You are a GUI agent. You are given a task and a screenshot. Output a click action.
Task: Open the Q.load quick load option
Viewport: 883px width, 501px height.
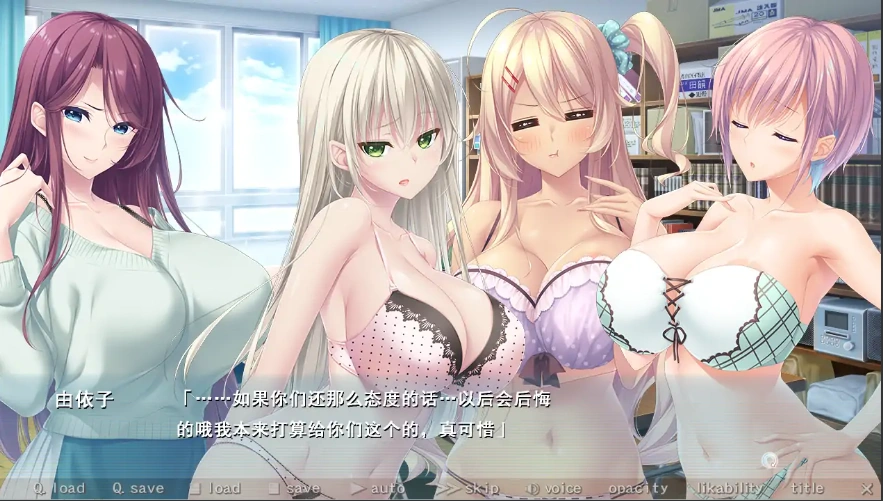(61, 489)
